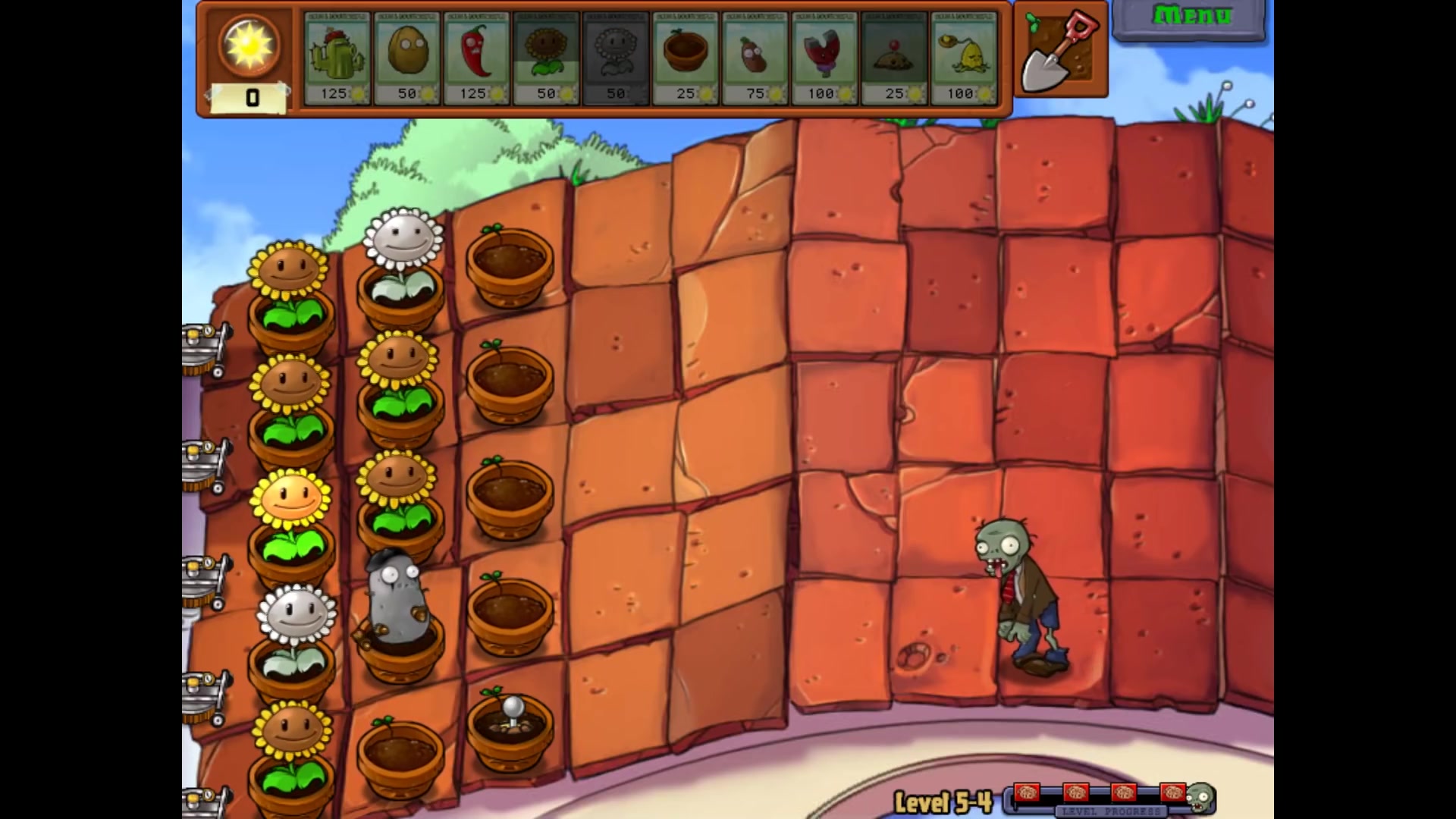Choose the Flower Pot seed packet
Image resolution: width=1456 pixels, height=819 pixels.
(x=686, y=58)
